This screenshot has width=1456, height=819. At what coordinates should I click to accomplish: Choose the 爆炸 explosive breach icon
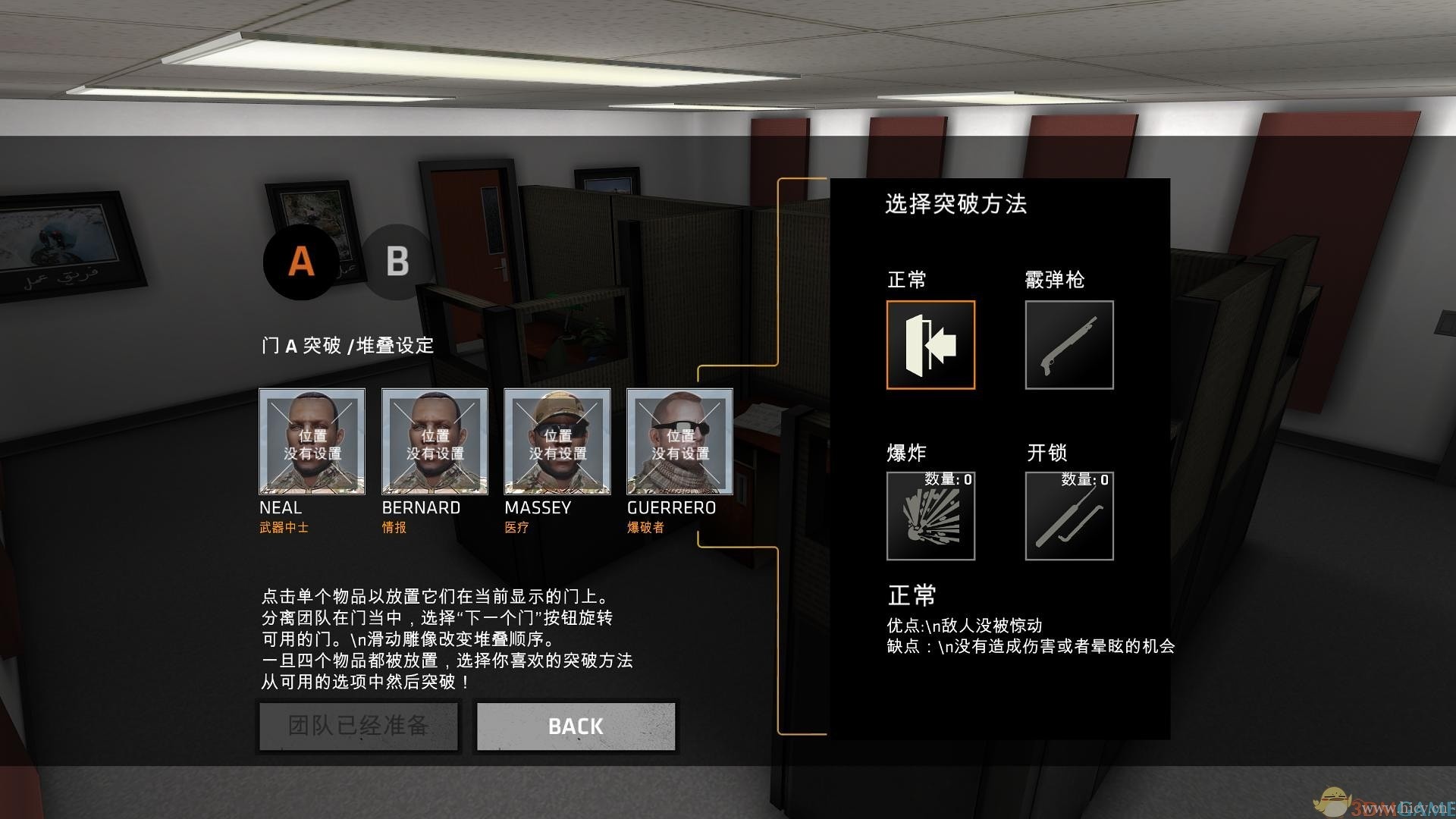tap(930, 516)
